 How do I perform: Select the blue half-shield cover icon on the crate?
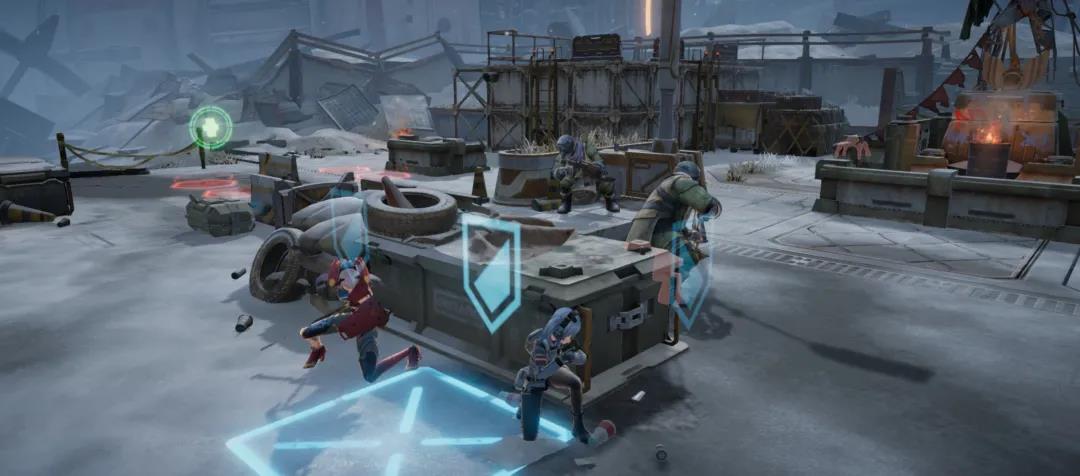tap(490, 269)
